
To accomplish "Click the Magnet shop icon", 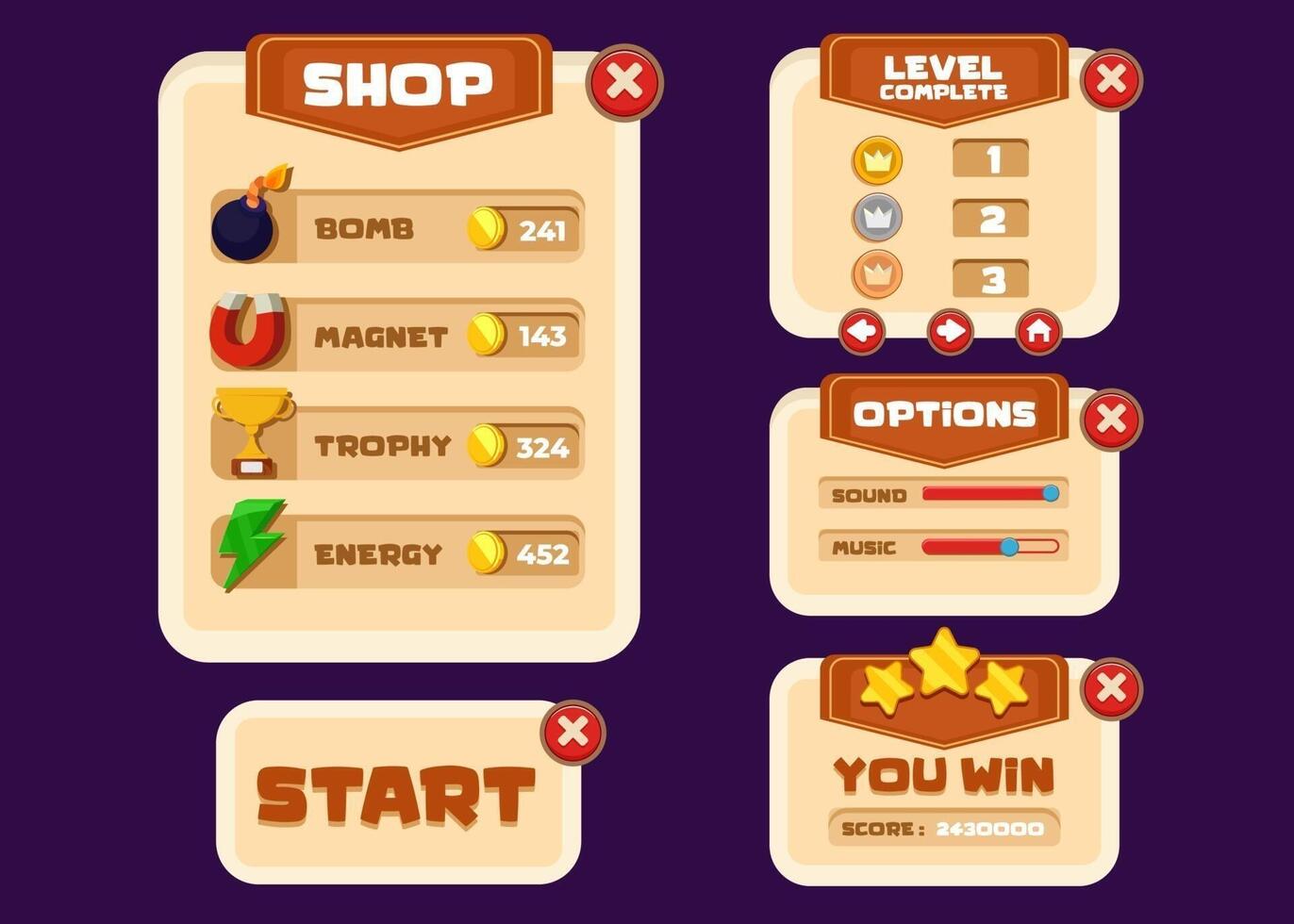I will [x=247, y=333].
